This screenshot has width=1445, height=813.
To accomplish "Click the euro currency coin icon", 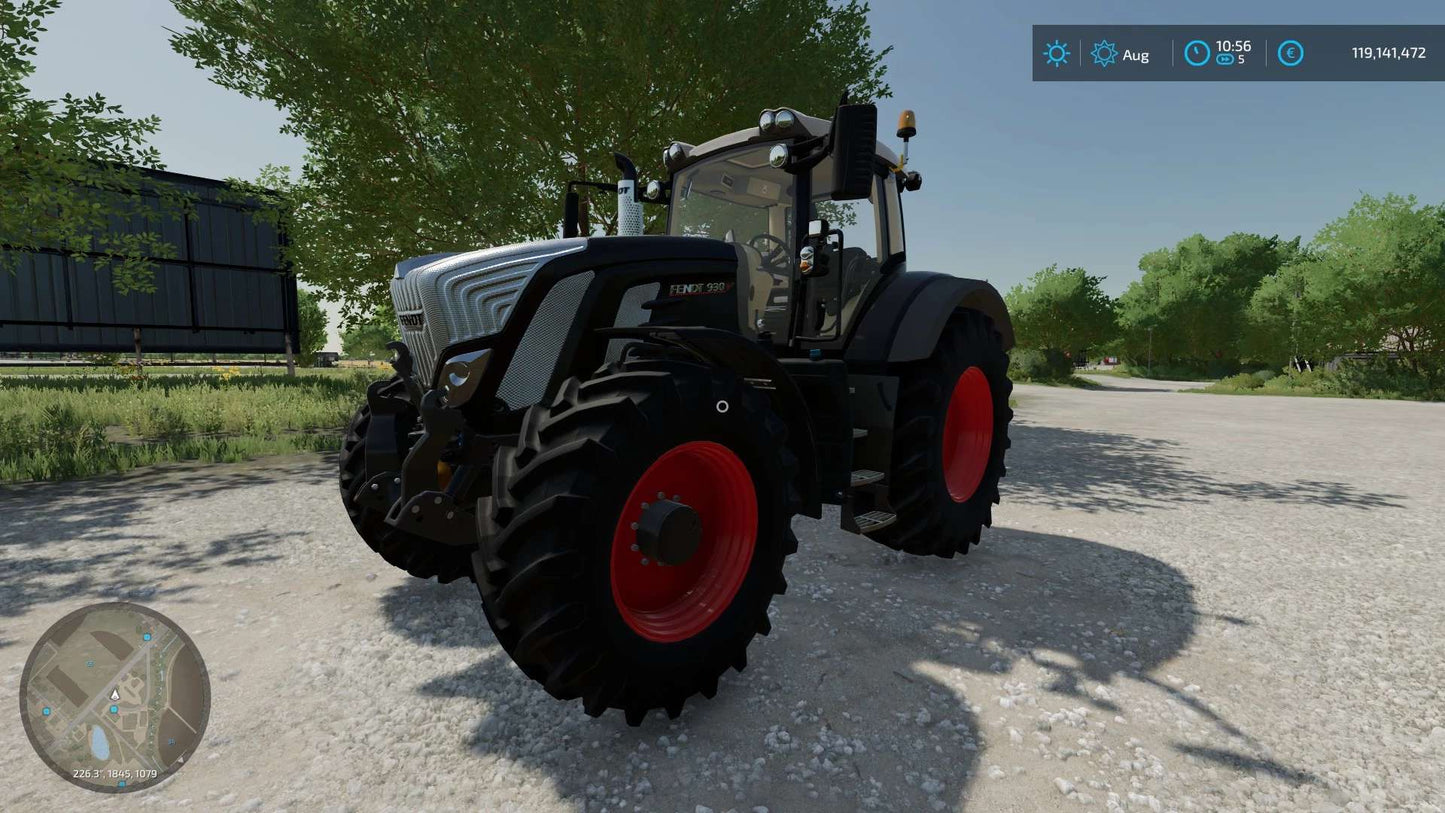I will 1290,53.
